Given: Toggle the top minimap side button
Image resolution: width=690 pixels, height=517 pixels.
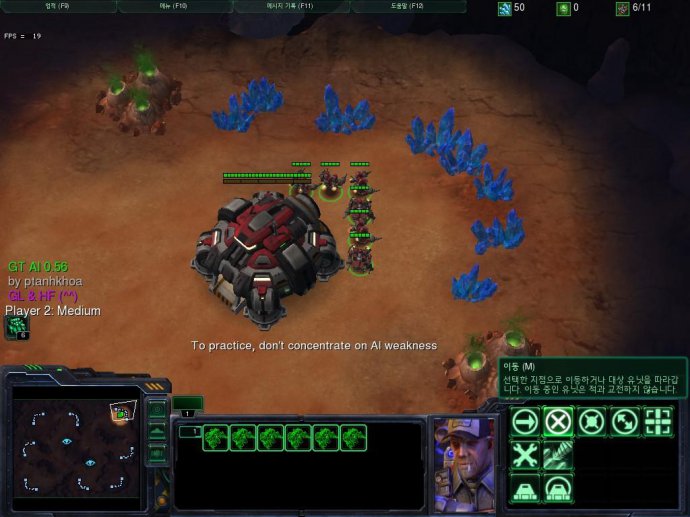Looking at the screenshot, I should coord(157,409).
